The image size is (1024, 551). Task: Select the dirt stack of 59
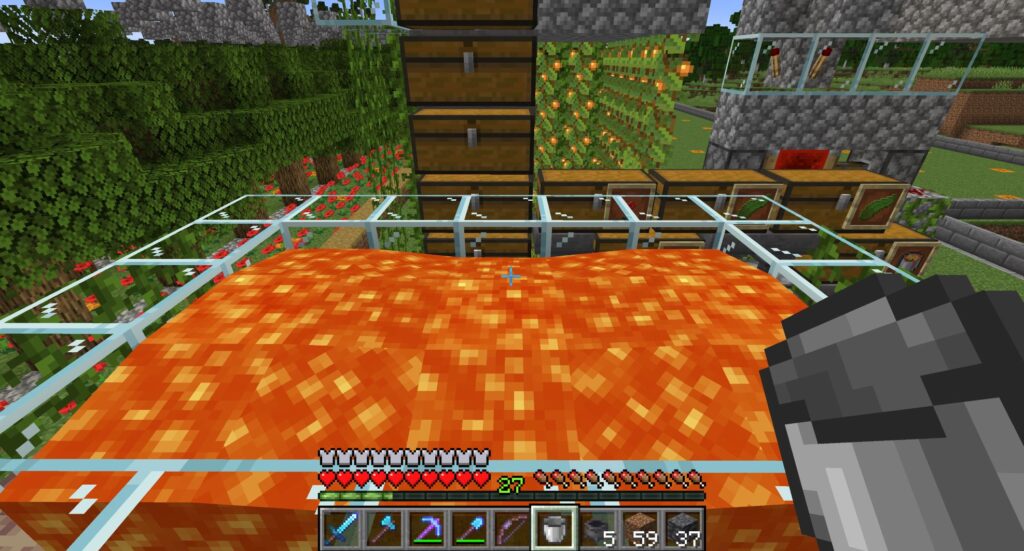pos(641,527)
